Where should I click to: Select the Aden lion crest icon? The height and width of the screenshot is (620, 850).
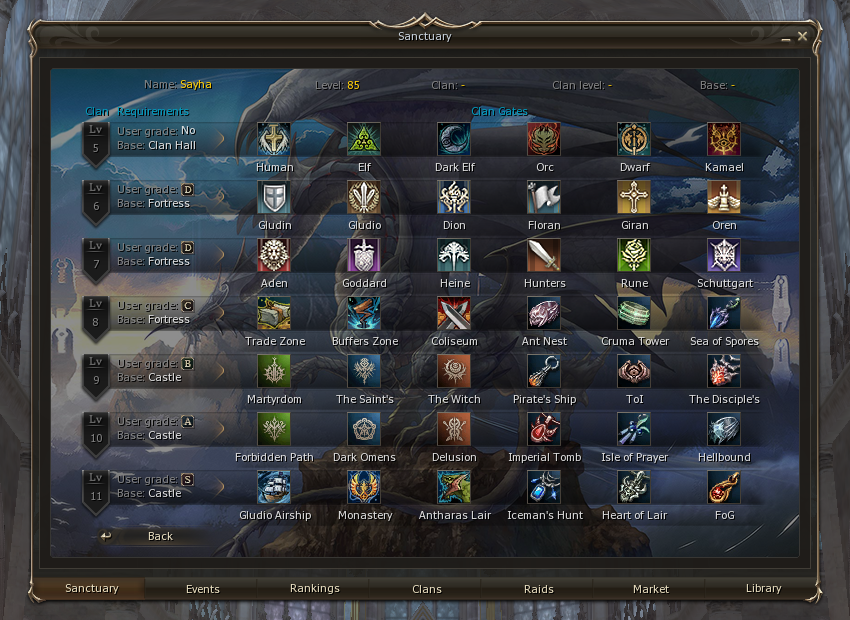tap(274, 255)
